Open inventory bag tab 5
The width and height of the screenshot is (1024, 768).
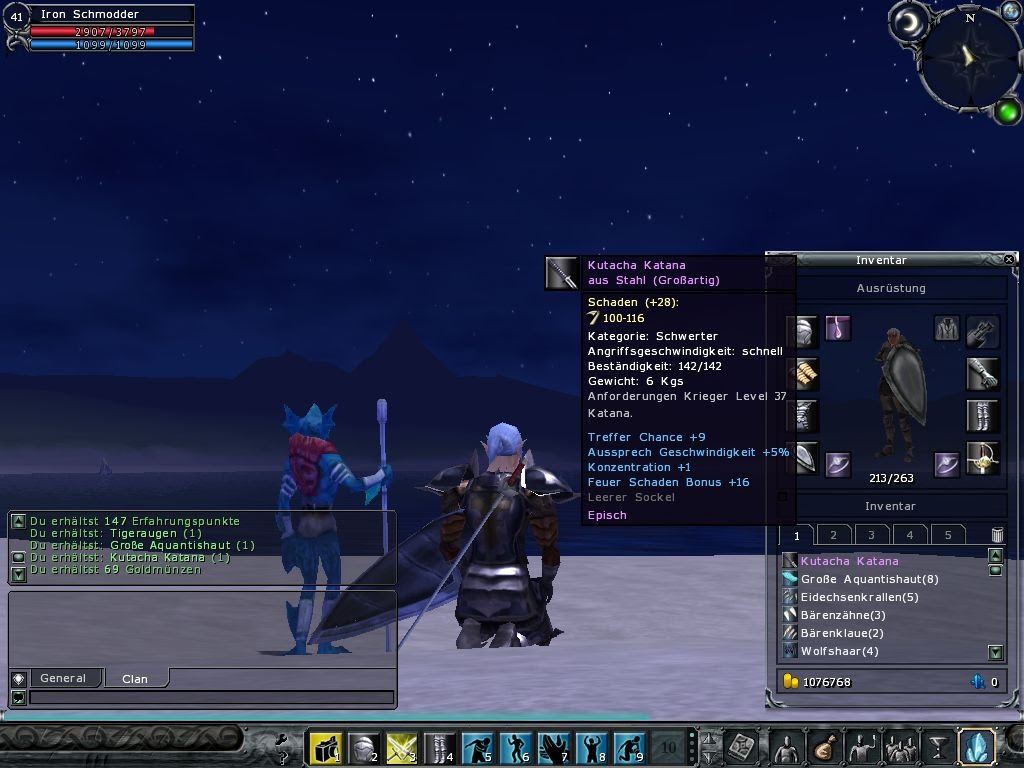(x=947, y=535)
